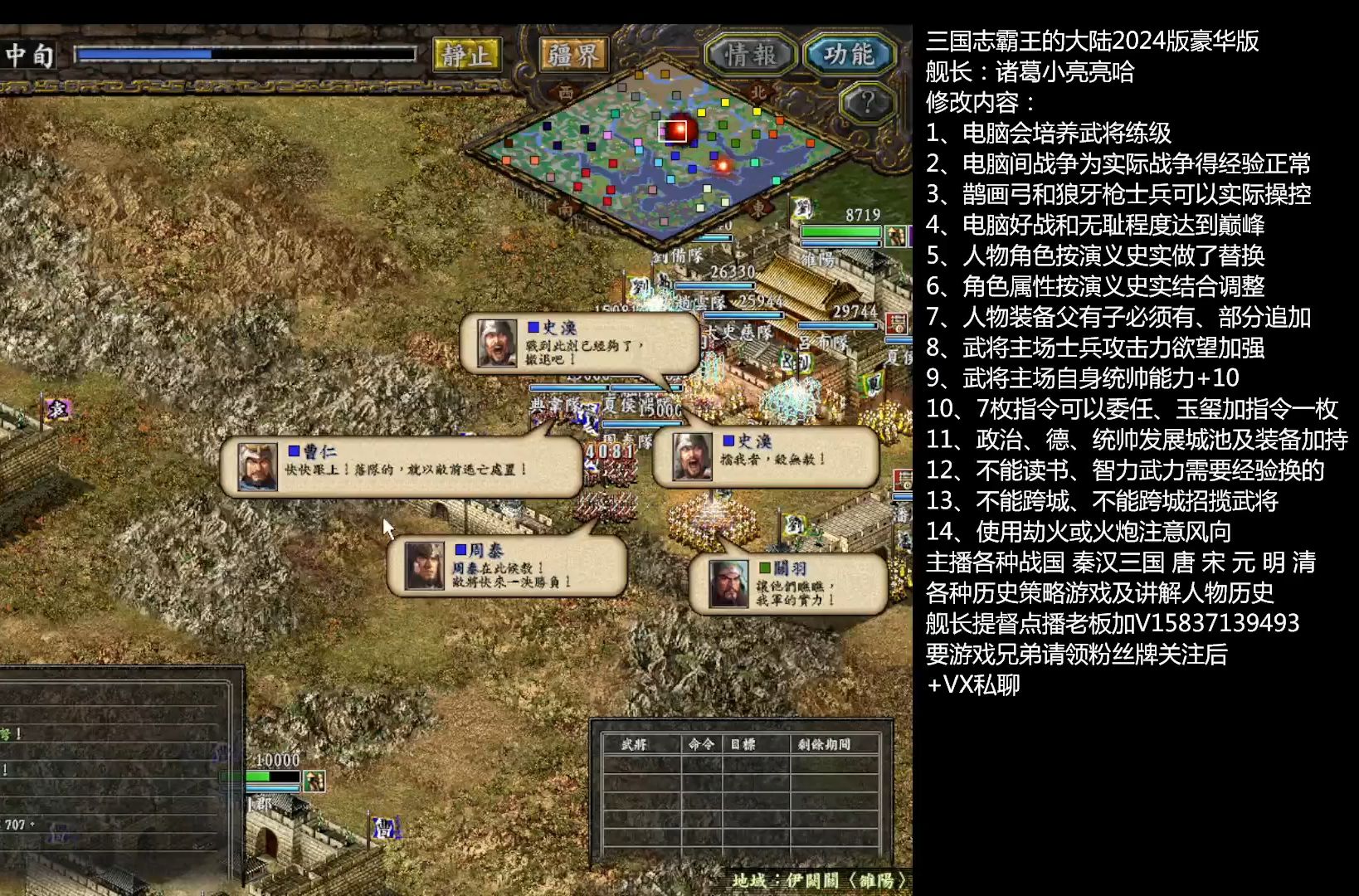
Task: Click the 曹 flag at the bottom gate
Action: tap(384, 827)
